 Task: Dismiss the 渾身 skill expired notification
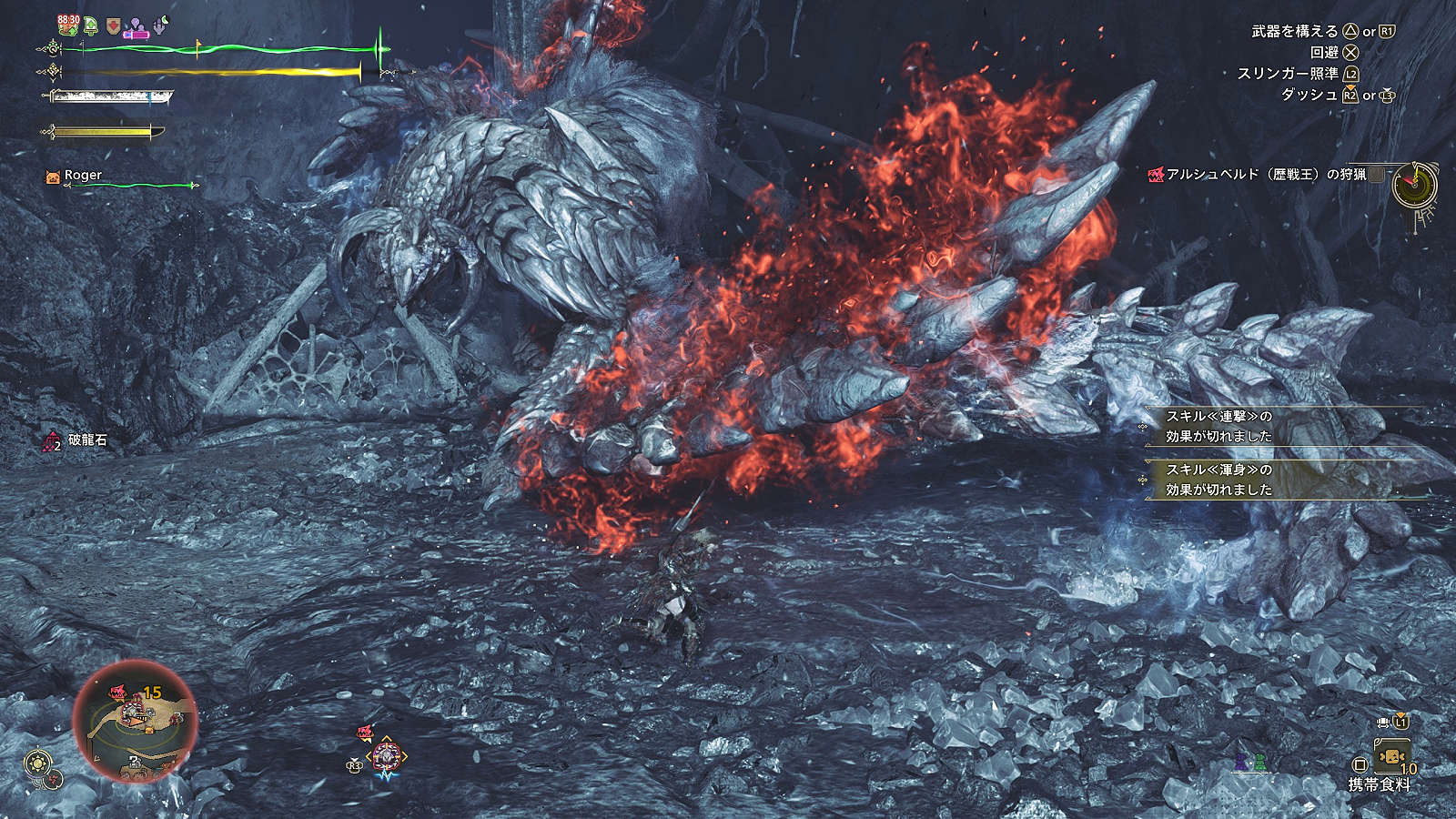pos(1283,480)
